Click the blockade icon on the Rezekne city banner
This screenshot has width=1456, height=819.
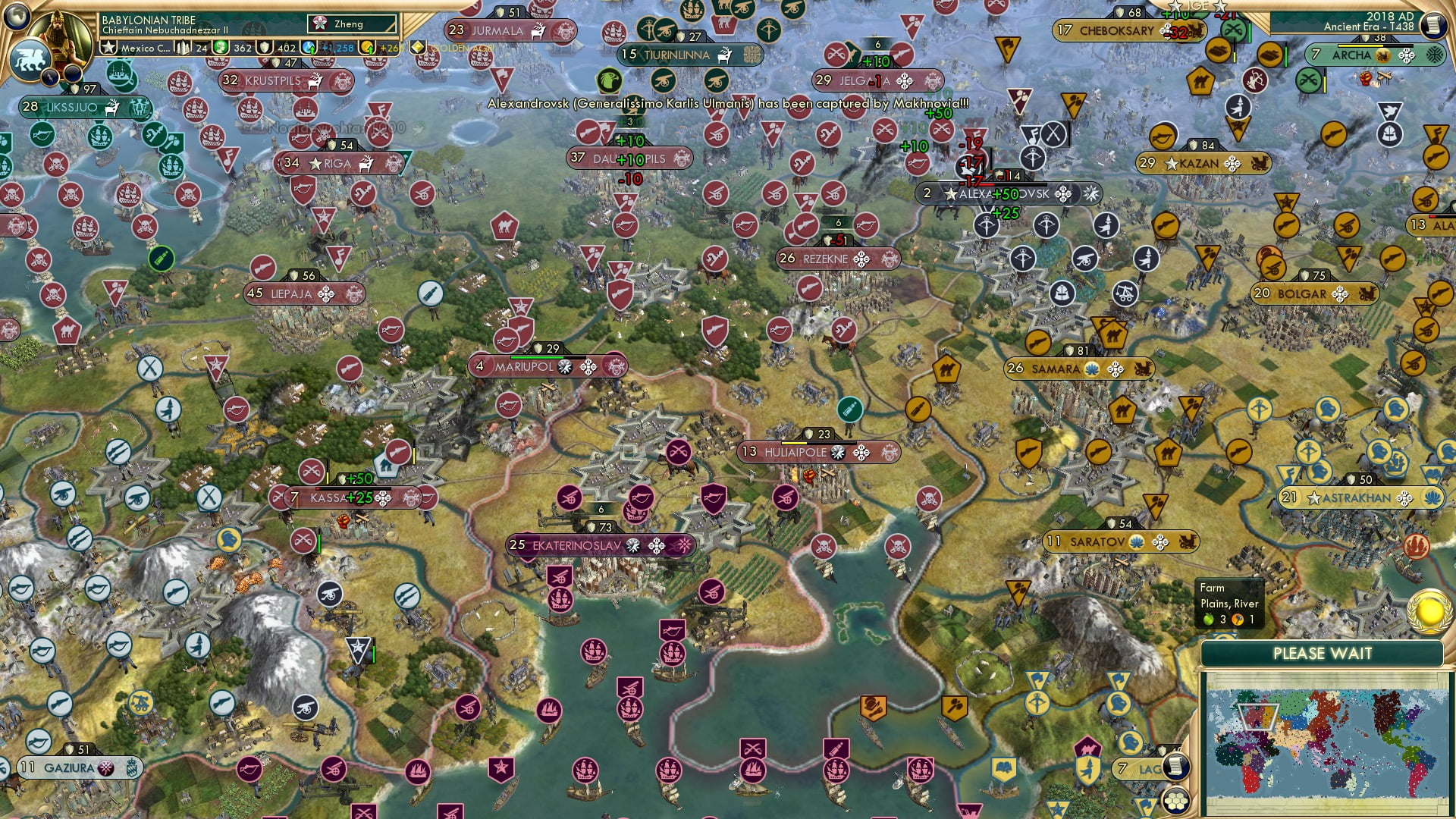coord(862,260)
